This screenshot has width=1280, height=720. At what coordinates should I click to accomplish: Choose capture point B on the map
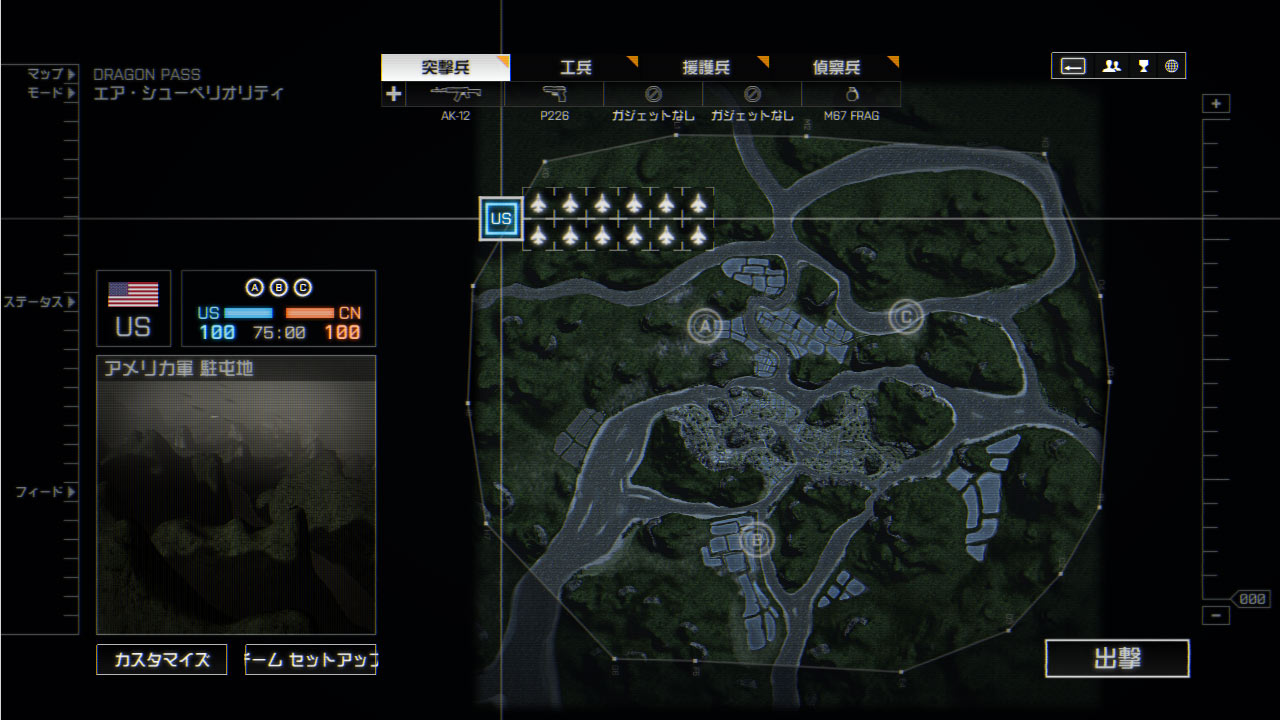[x=757, y=541]
